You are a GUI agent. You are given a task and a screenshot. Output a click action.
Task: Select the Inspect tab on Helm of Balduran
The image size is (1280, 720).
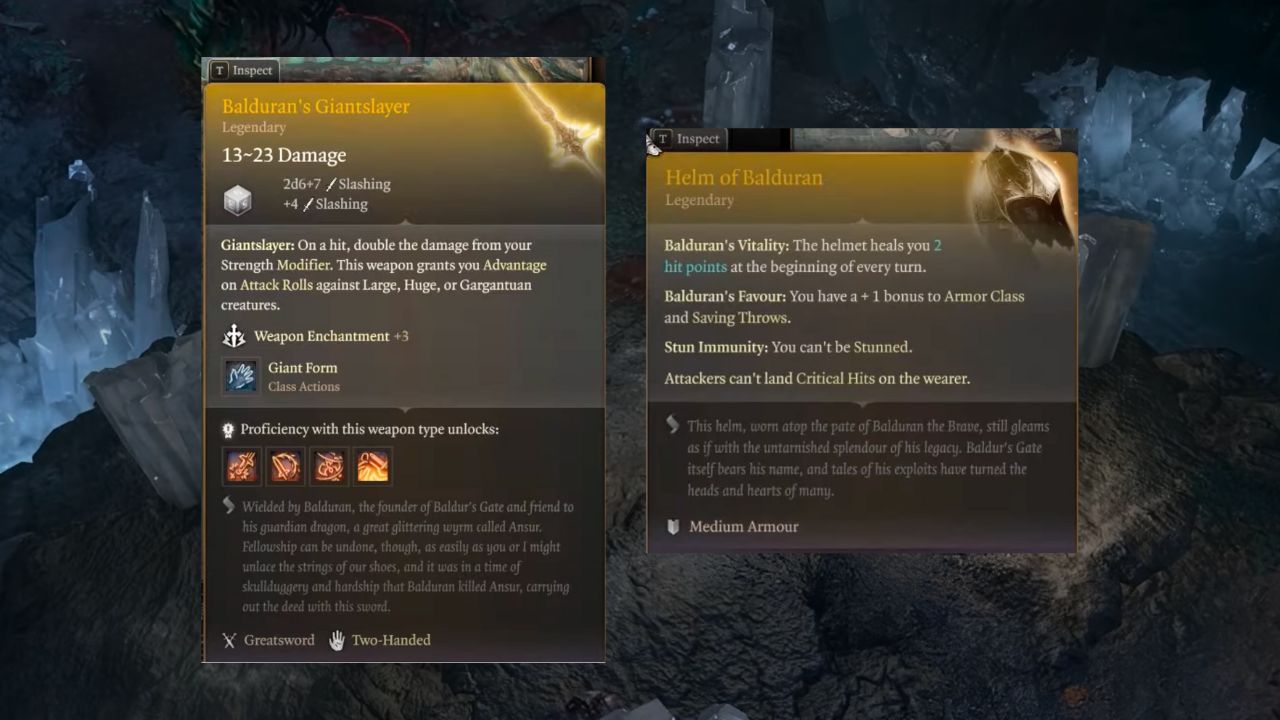click(x=688, y=139)
